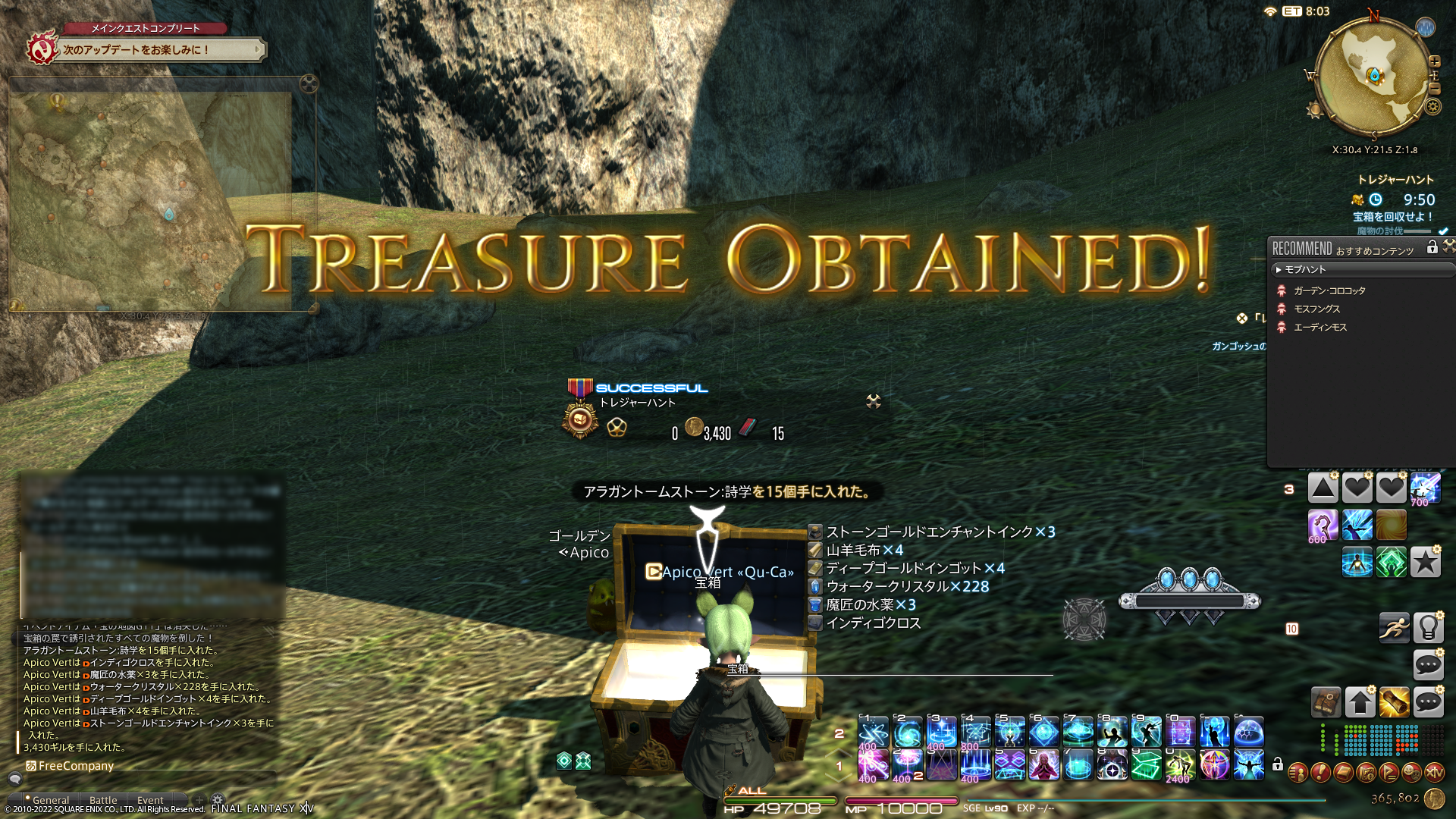Screen dimensions: 1456x819
Task: Open the red exclamation mark main menu icon
Action: click(1320, 773)
